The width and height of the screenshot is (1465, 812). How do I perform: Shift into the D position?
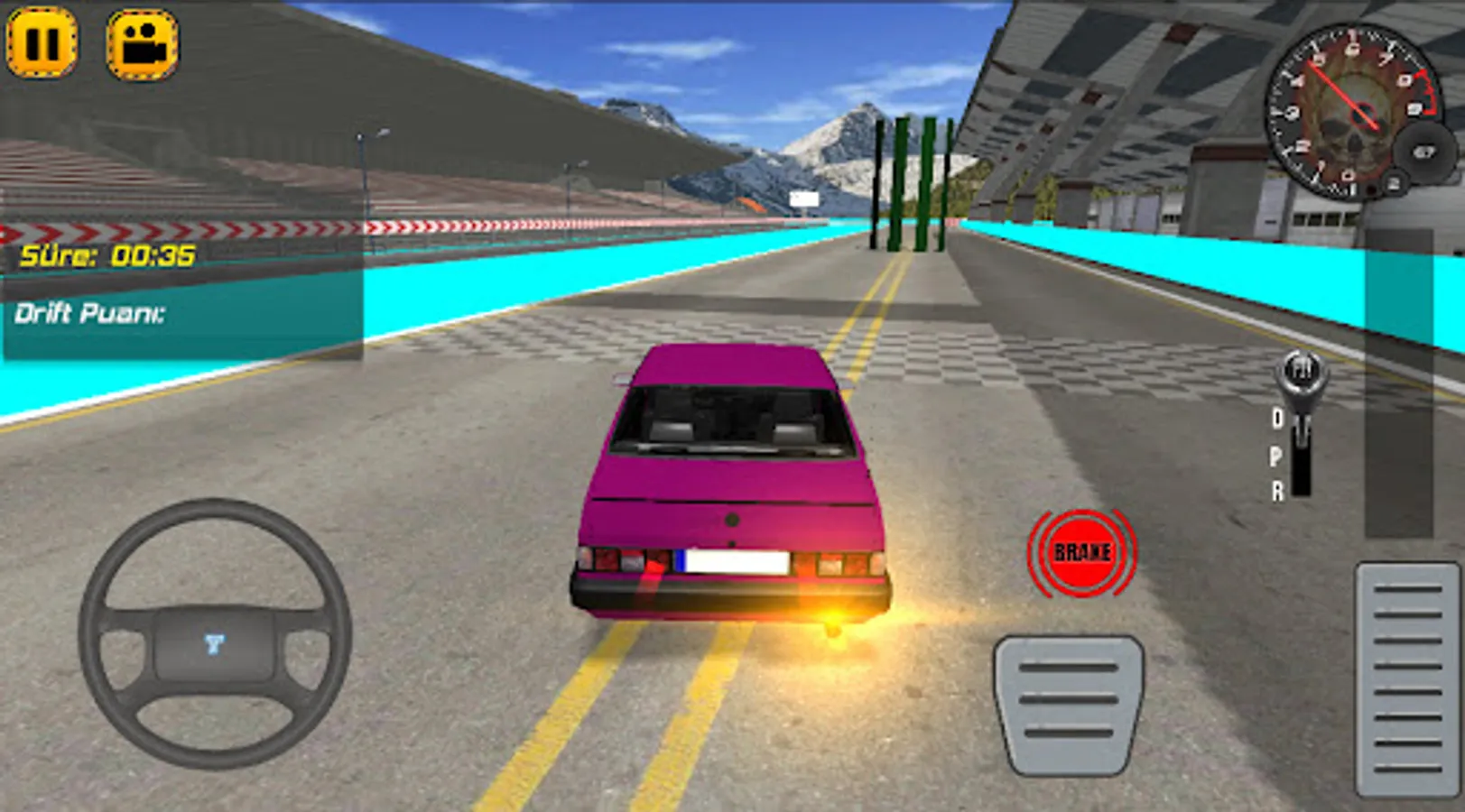1277,418
